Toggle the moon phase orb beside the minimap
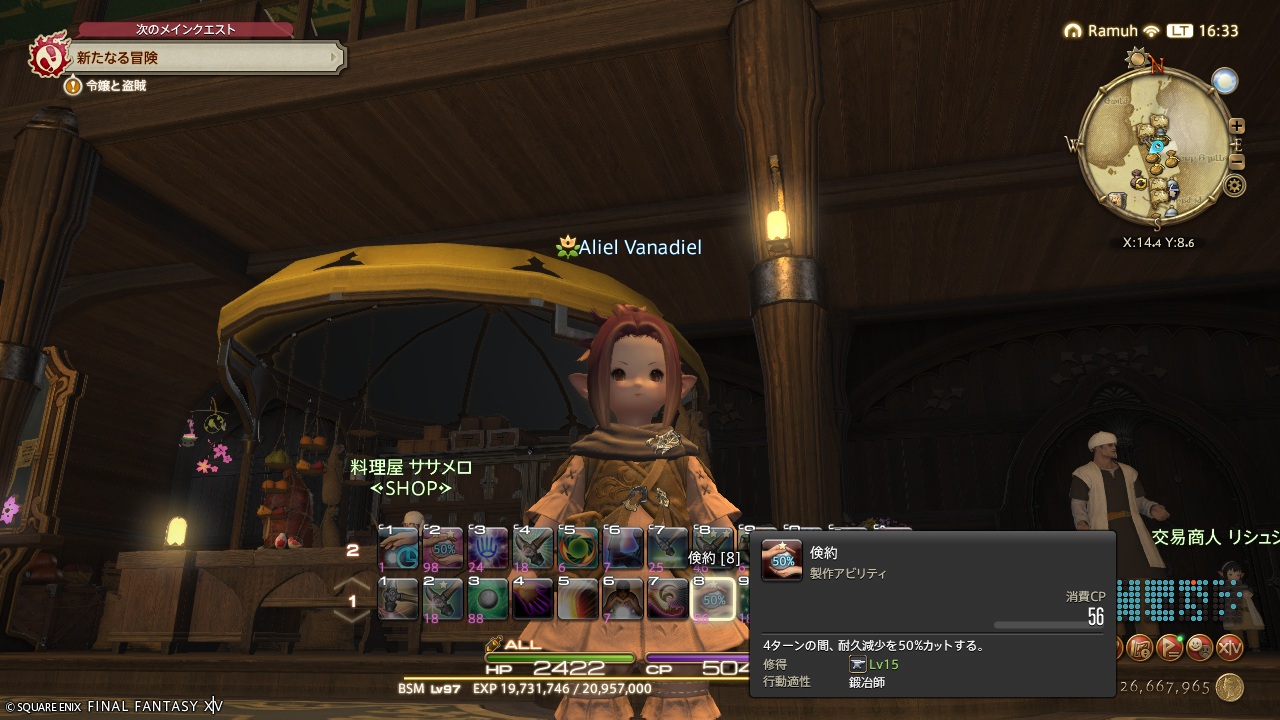This screenshot has width=1280, height=720. [1226, 81]
